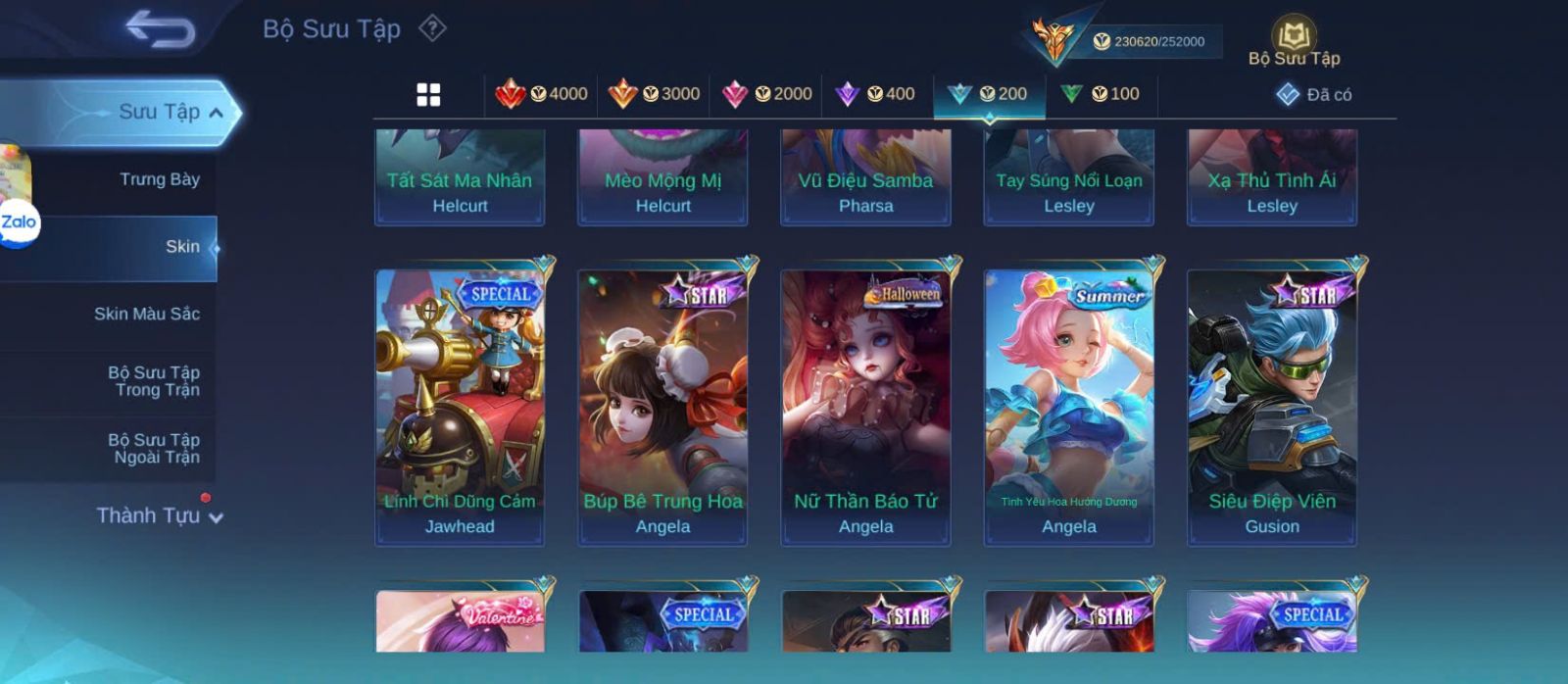Open the Trưng Bày menu entry
This screenshot has width=1568, height=684.
coord(159,179)
